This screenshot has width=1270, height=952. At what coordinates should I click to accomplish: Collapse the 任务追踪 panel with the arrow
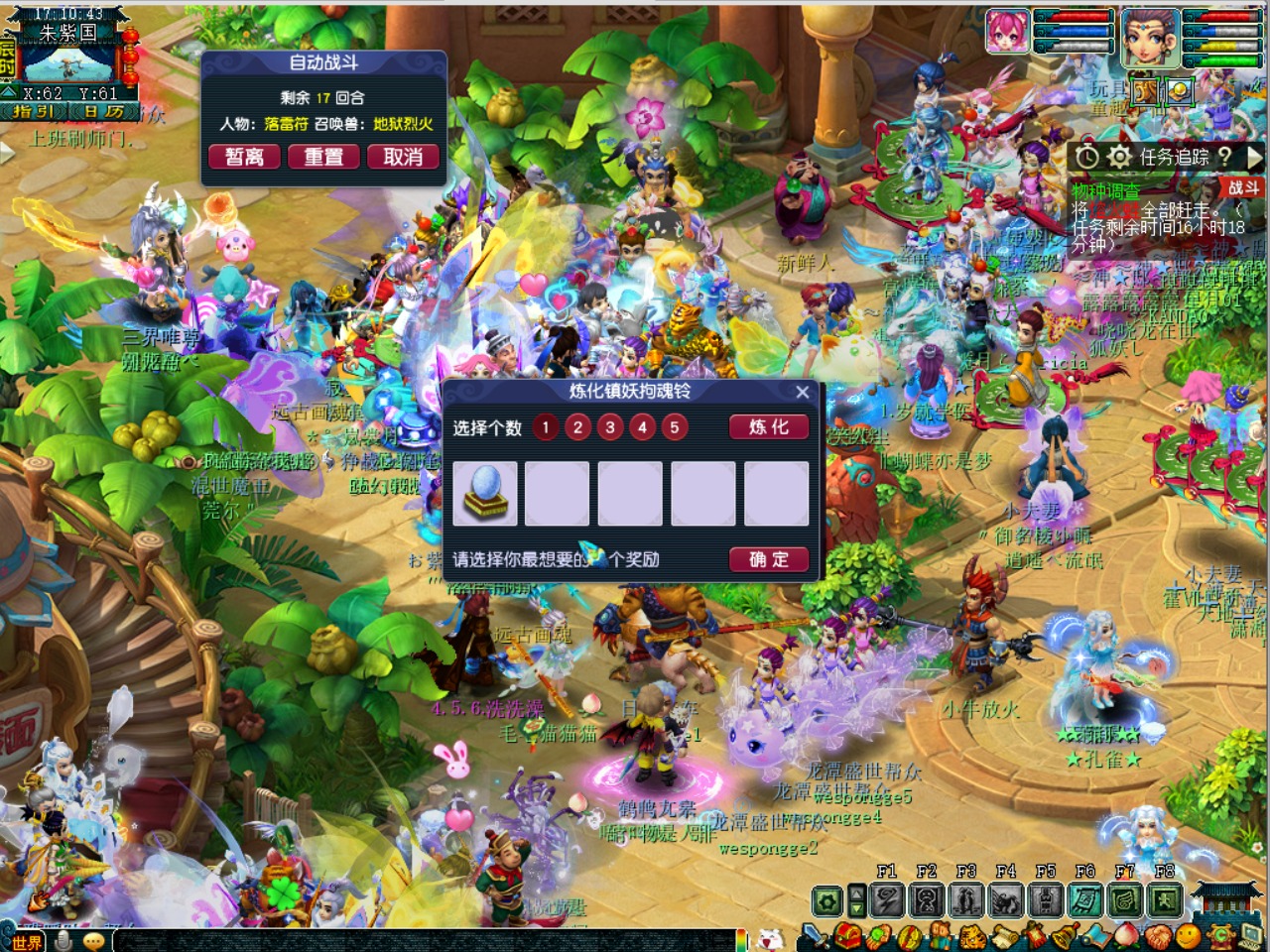click(x=1254, y=157)
